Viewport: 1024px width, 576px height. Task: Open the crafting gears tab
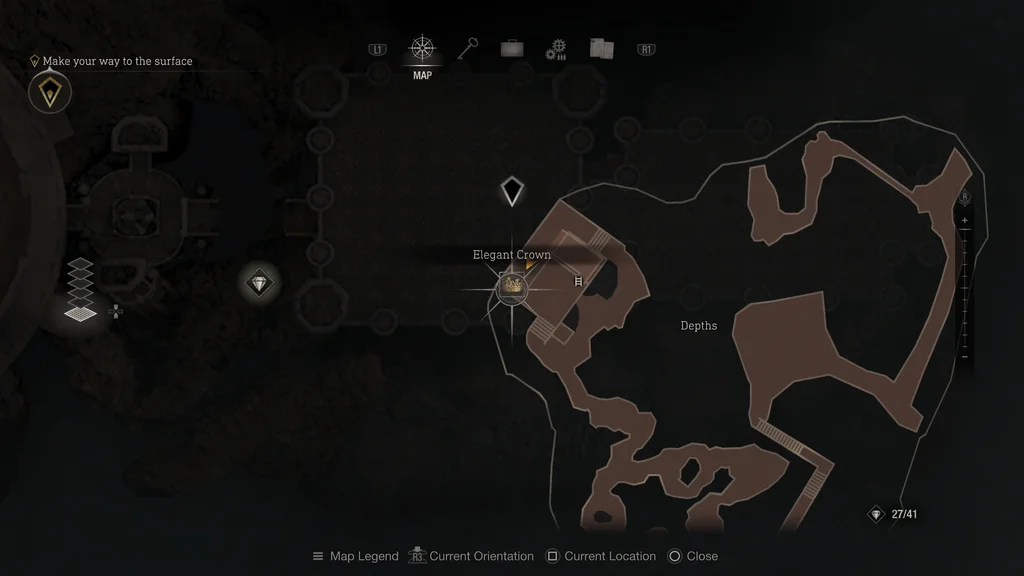click(556, 49)
